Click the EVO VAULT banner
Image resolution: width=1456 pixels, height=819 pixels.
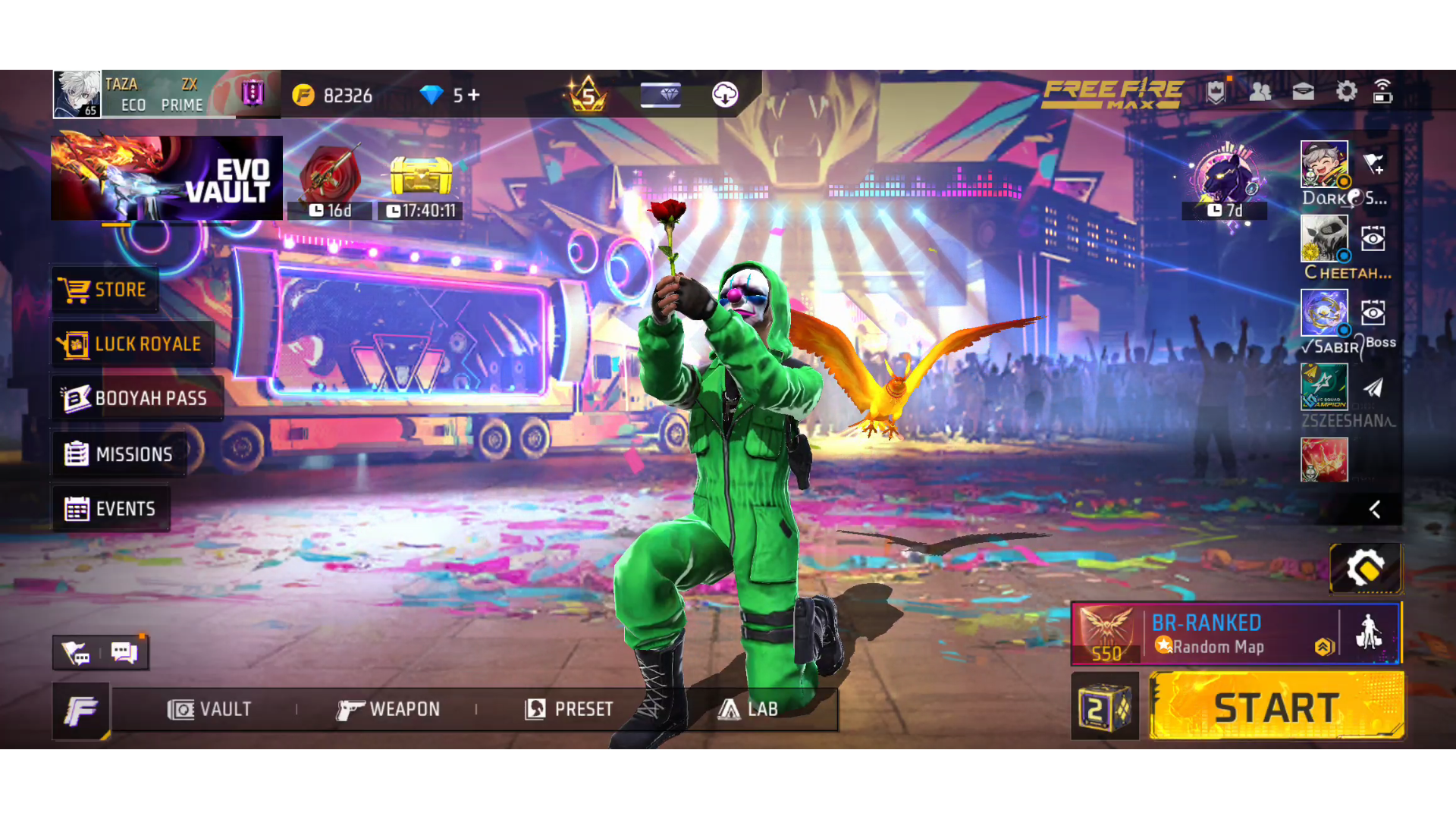coord(167,178)
